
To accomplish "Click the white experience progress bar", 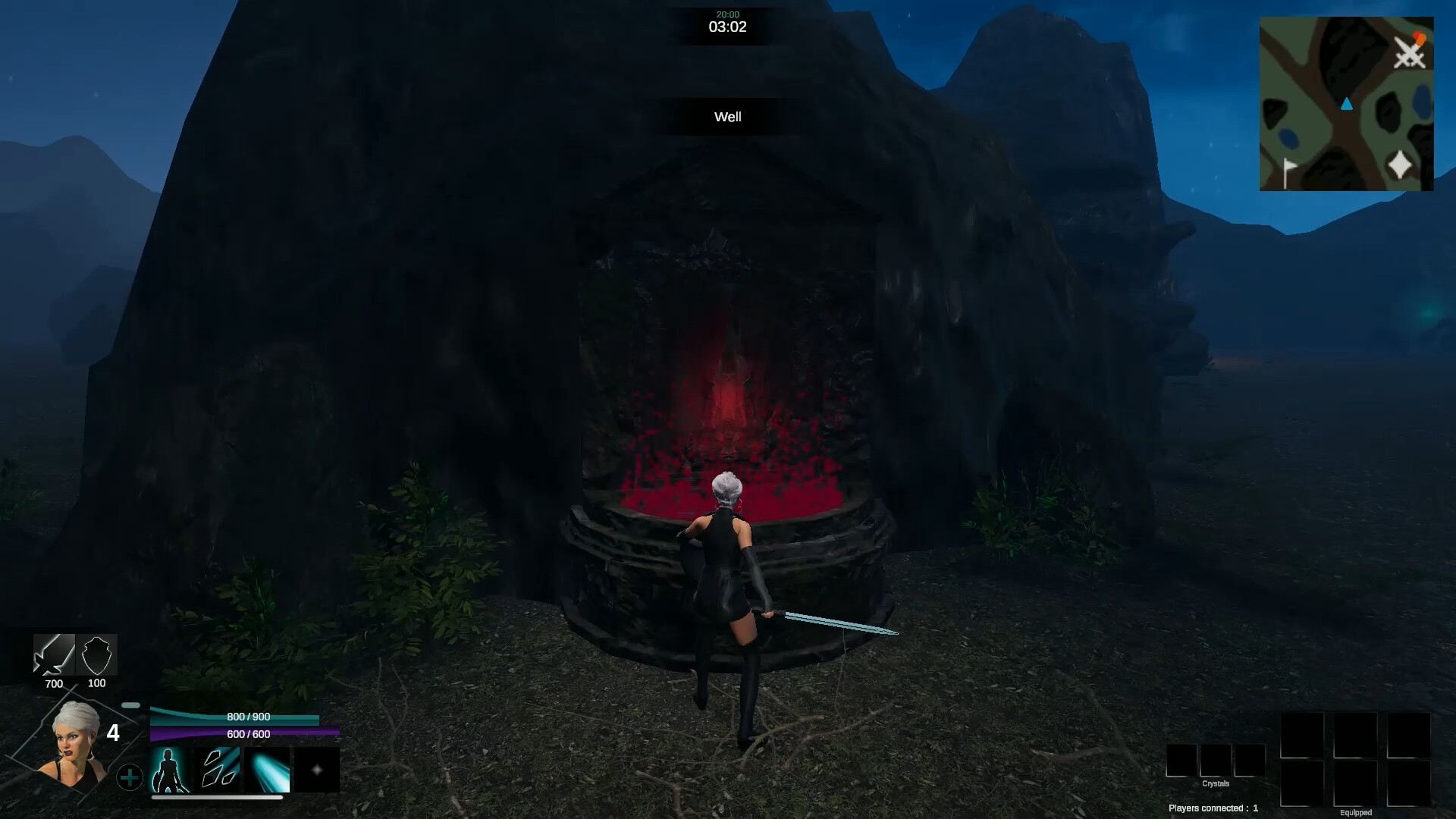I will point(216,797).
